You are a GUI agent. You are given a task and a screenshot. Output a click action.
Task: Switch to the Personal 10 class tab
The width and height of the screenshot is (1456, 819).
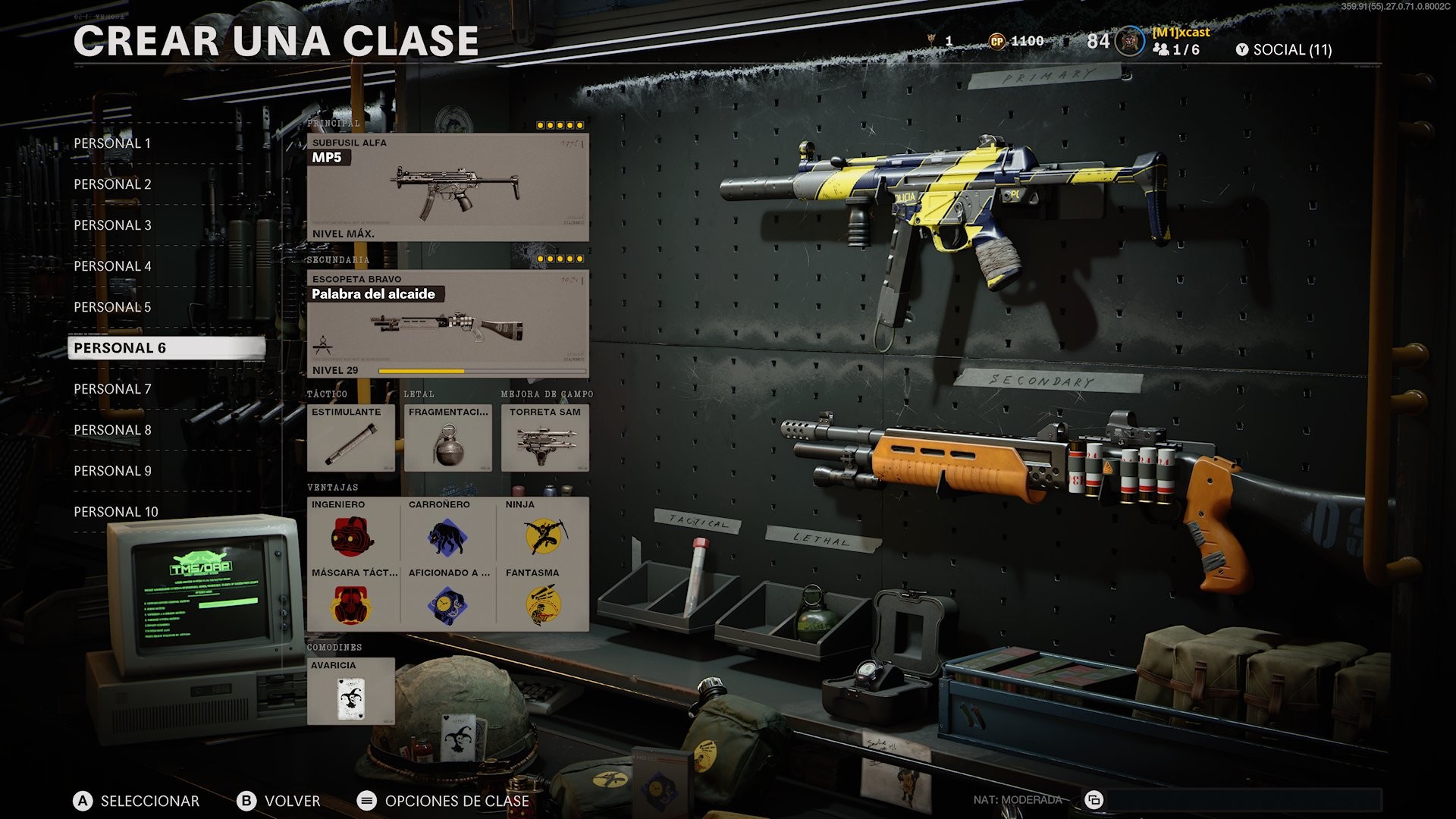click(115, 511)
